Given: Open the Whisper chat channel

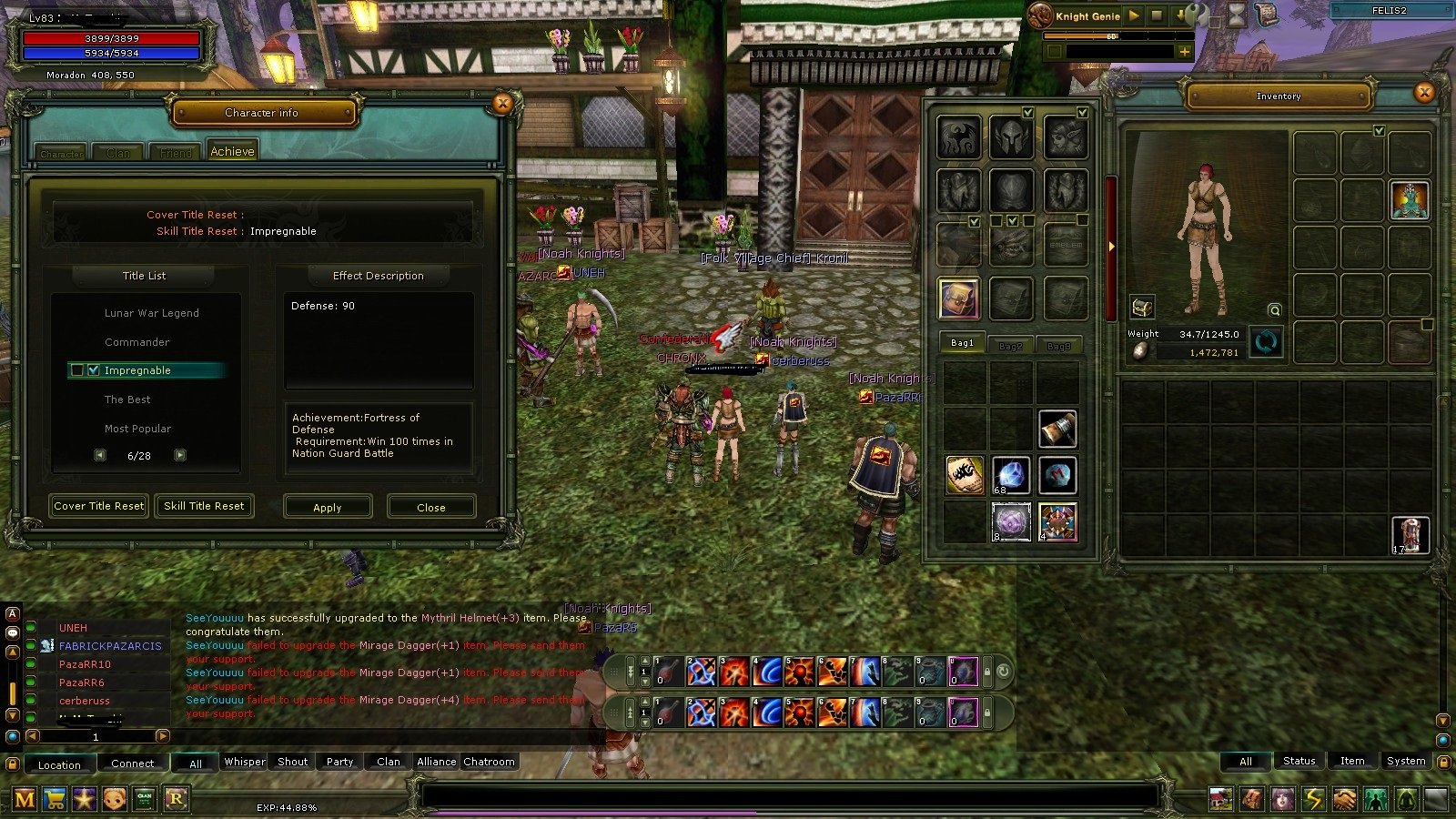Looking at the screenshot, I should coord(245,762).
